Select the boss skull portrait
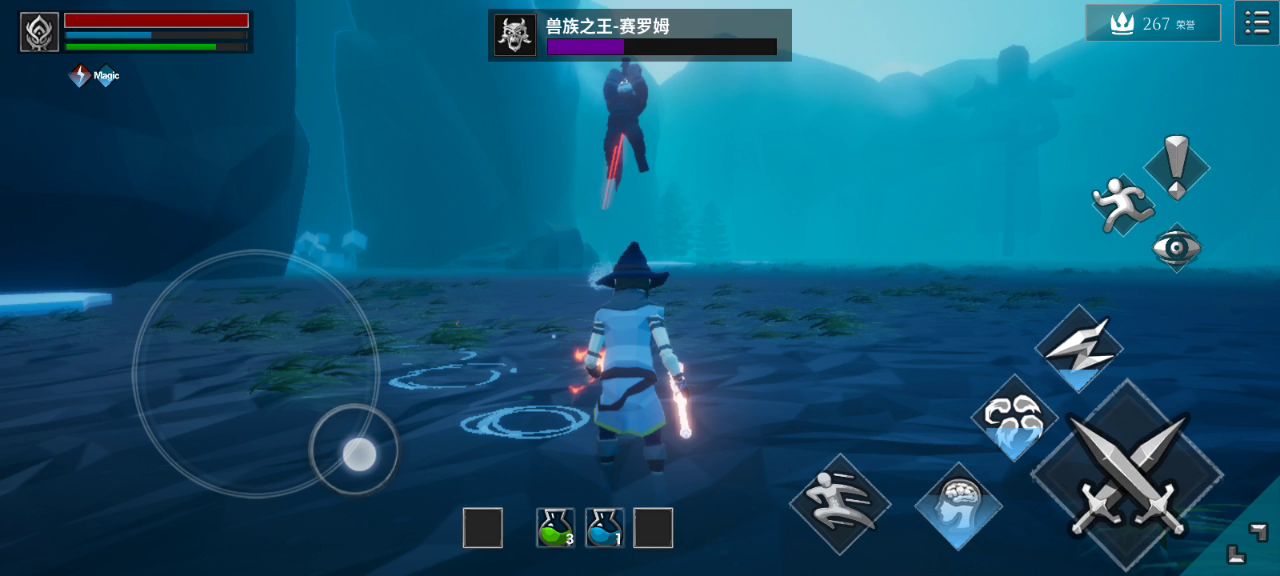The height and width of the screenshot is (576, 1280). [x=515, y=35]
